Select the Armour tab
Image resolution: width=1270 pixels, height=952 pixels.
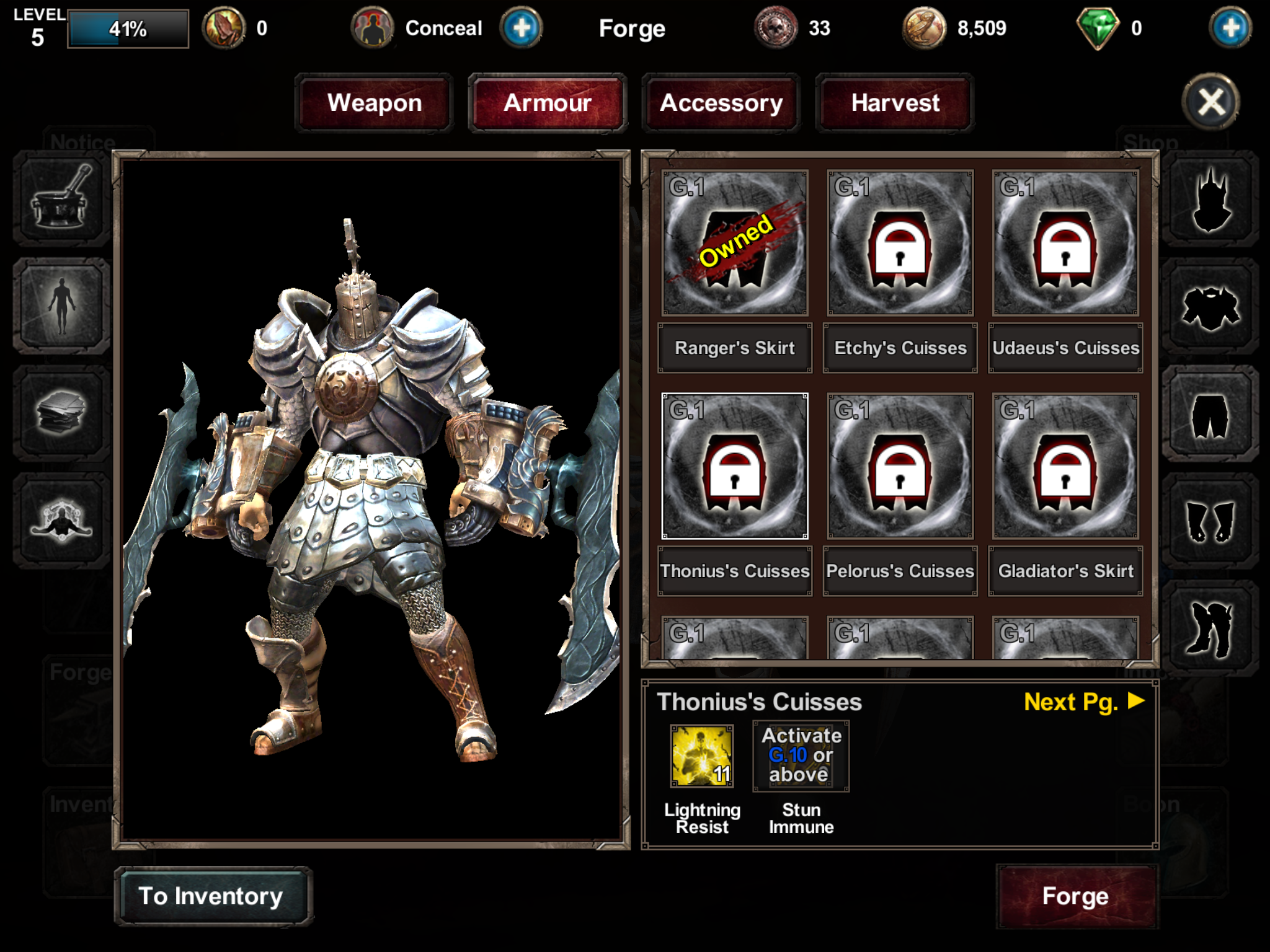[x=548, y=103]
